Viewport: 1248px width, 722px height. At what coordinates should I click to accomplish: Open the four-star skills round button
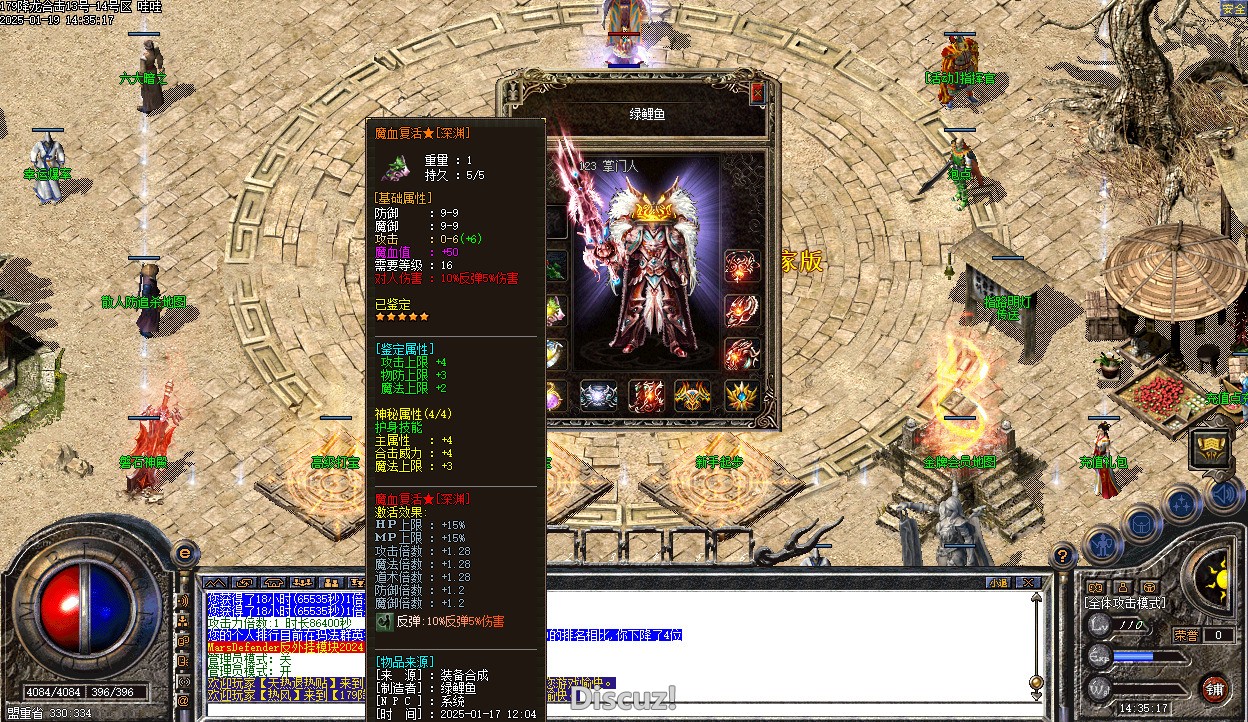(1181, 505)
